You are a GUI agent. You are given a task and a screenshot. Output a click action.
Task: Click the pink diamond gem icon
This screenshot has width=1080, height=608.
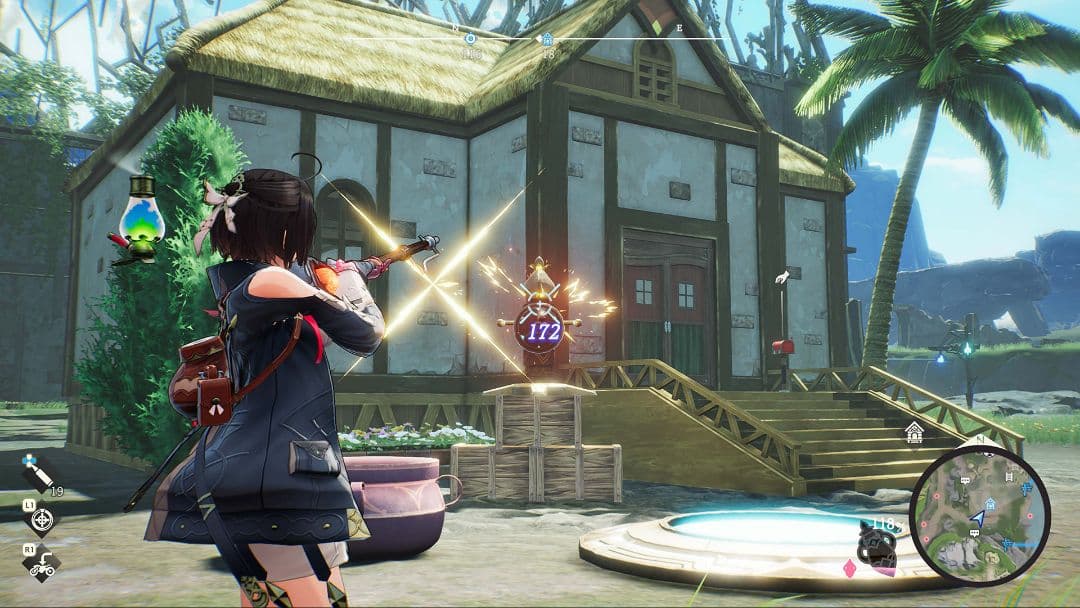[851, 569]
